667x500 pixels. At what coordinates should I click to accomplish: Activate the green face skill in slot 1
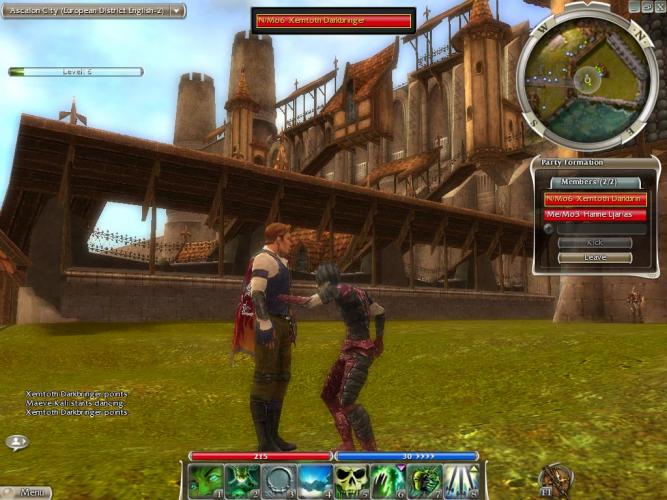[205, 481]
